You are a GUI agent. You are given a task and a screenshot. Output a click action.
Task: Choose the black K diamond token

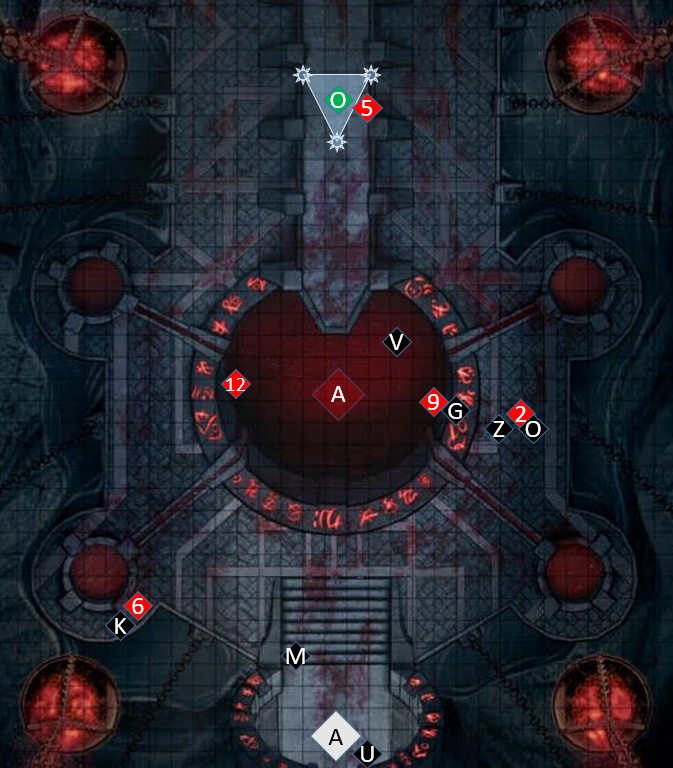point(121,626)
